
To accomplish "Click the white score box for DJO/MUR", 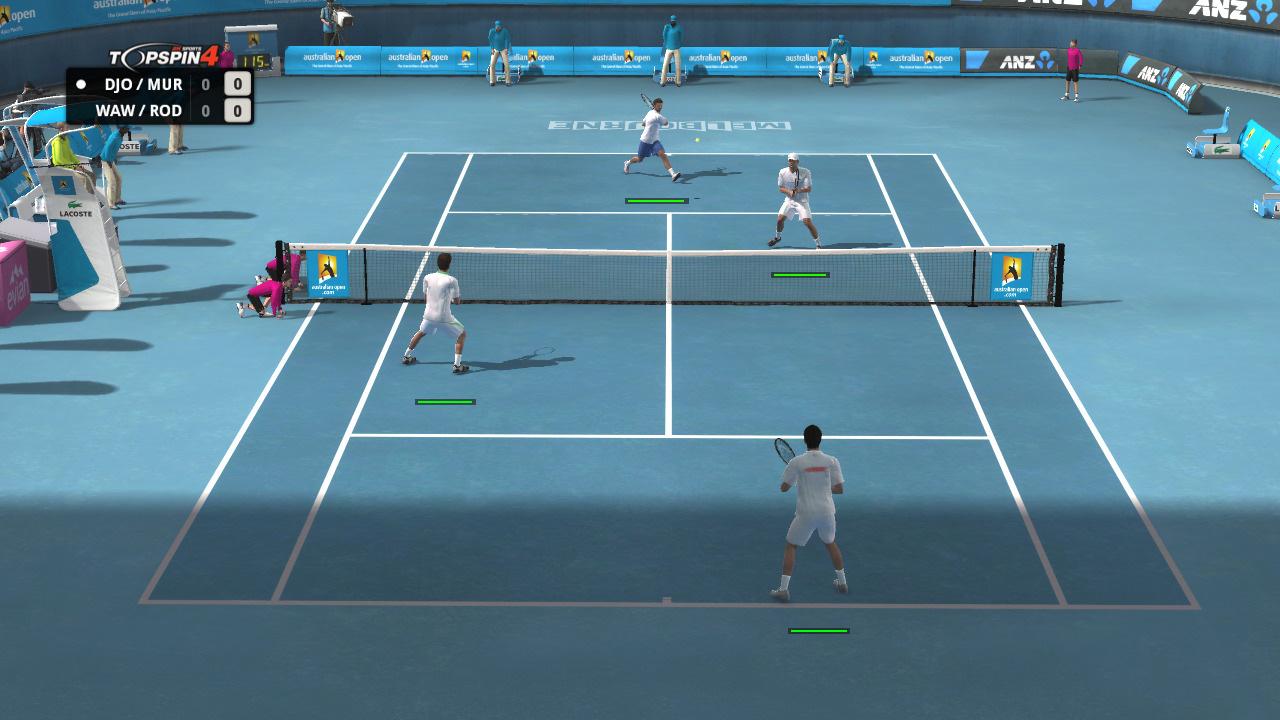I will tap(238, 84).
